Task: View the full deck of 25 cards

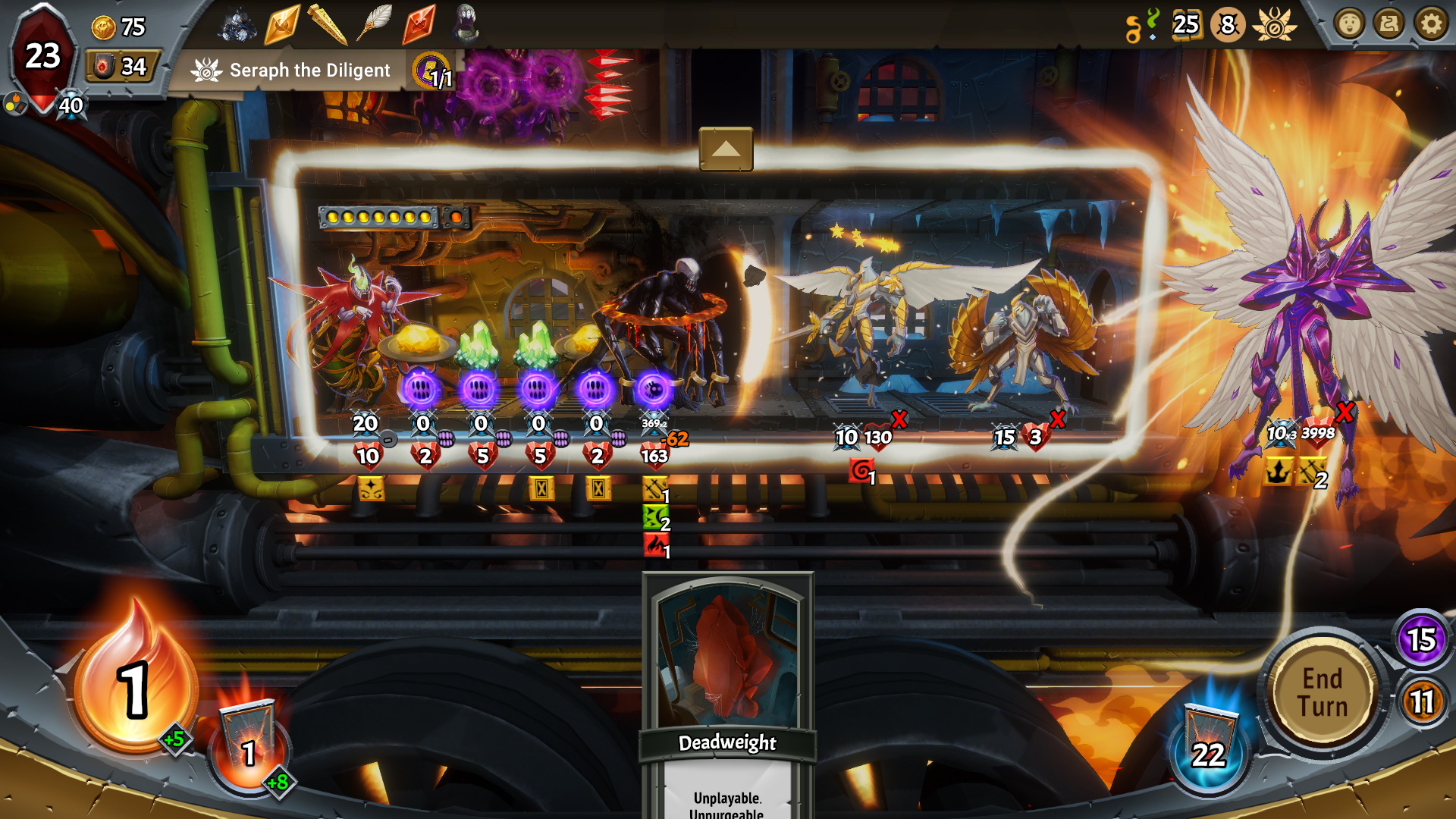Action: [x=1185, y=25]
